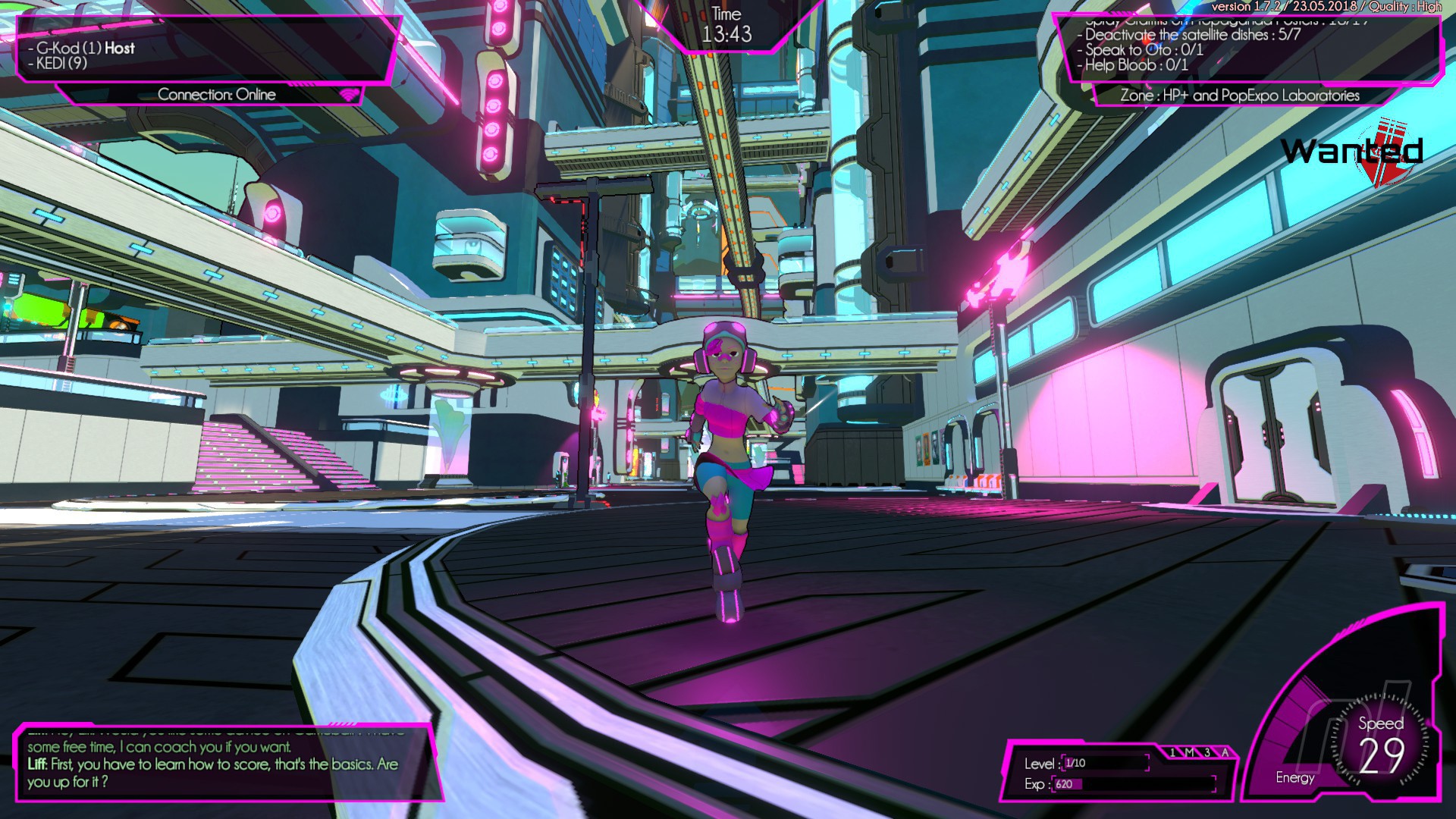Select player KEDI (9) in the list

61,64
